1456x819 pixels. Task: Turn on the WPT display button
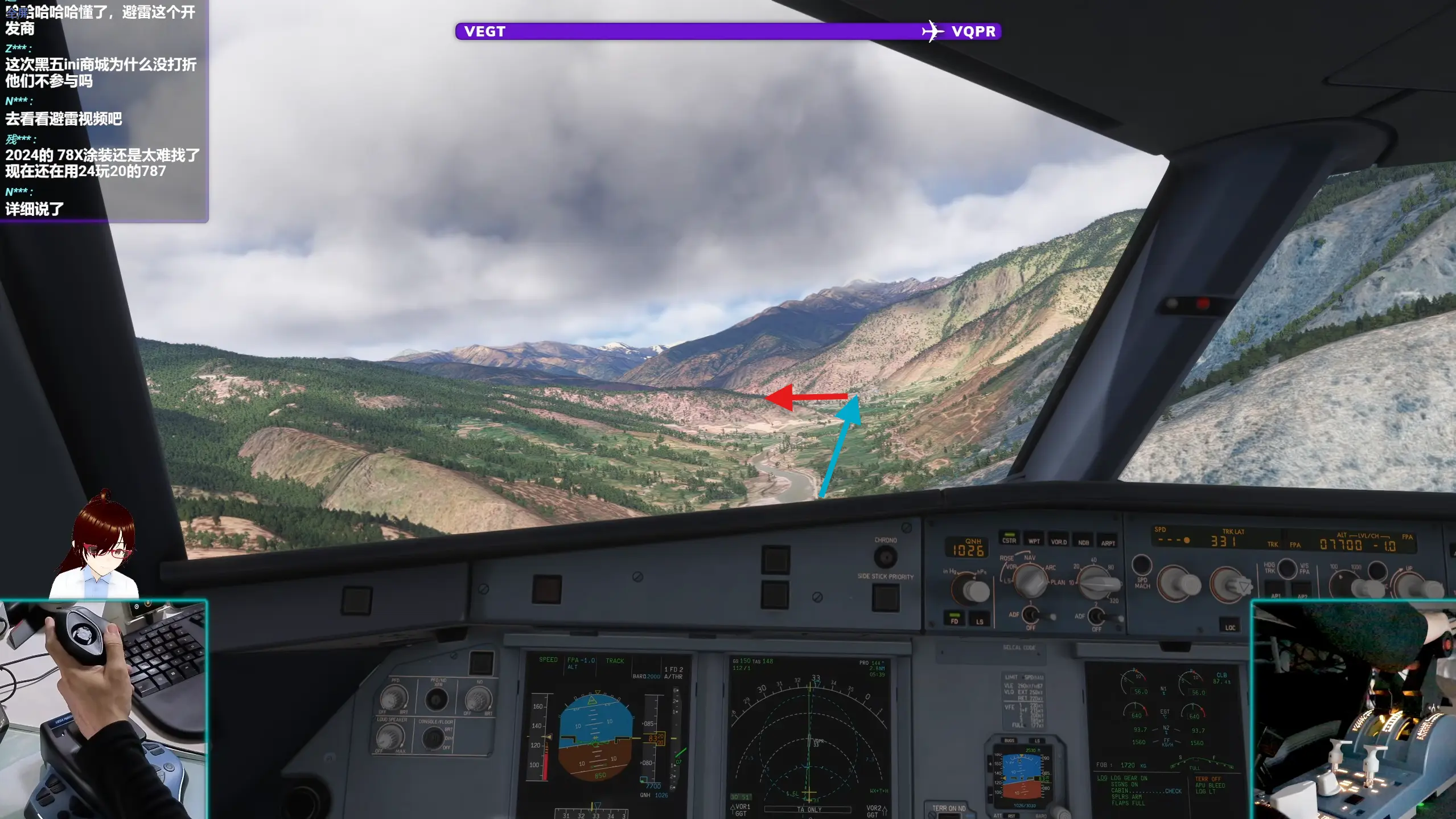click(1034, 540)
